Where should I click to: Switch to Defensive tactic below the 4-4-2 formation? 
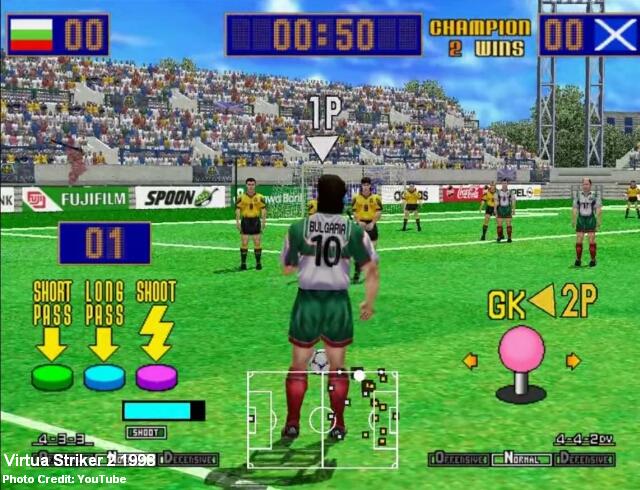(x=585, y=459)
